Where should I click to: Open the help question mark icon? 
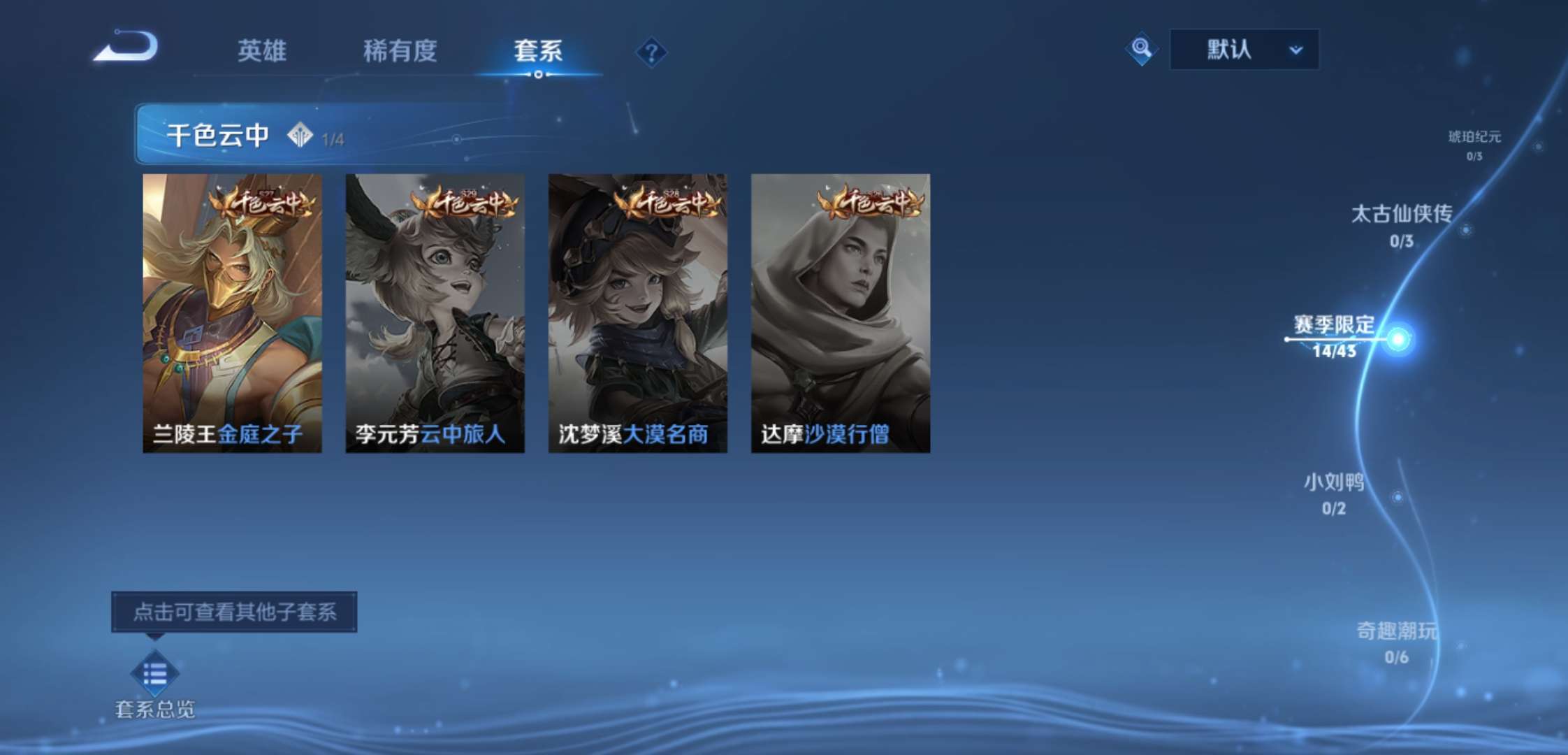coord(651,52)
